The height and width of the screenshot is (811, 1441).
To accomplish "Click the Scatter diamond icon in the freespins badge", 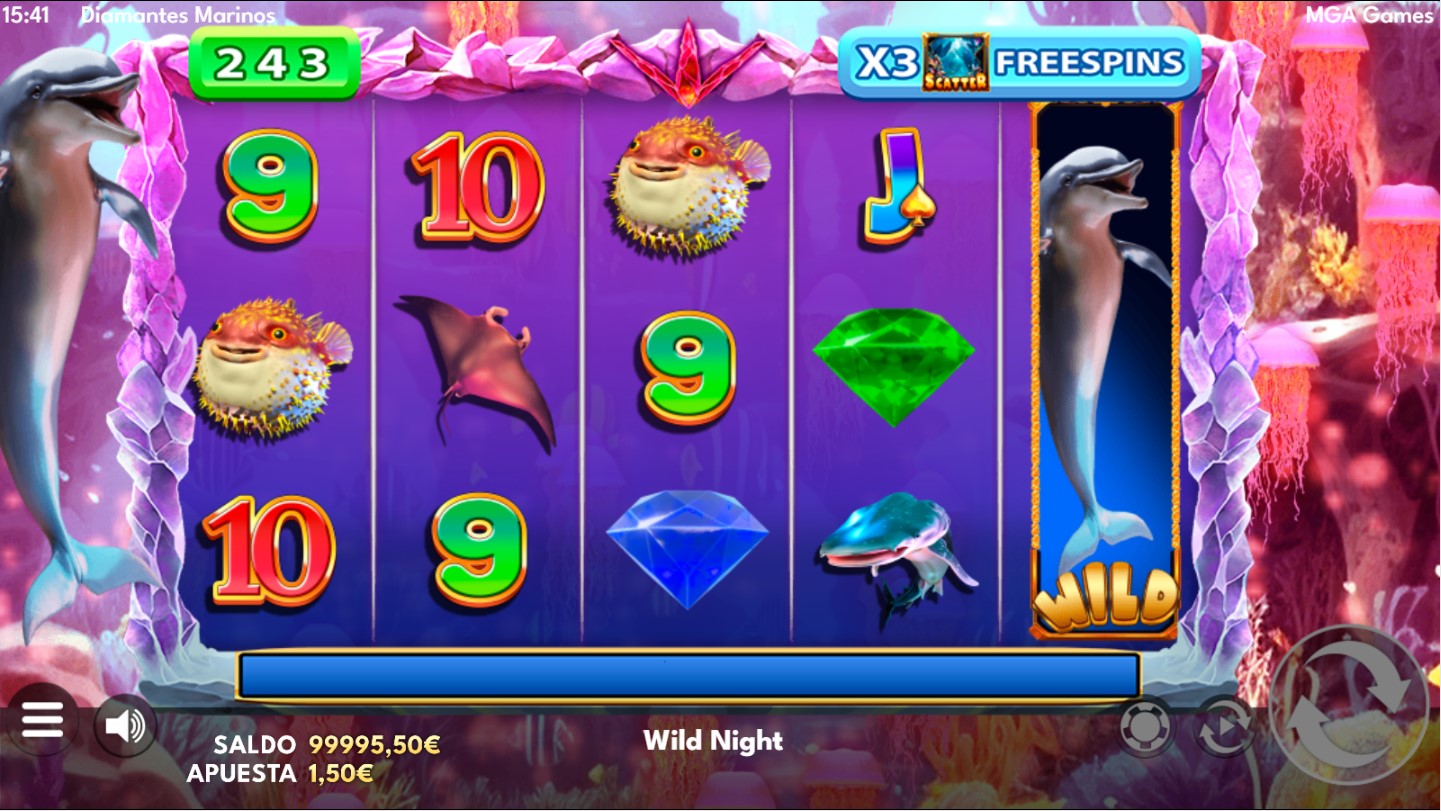I will click(956, 62).
